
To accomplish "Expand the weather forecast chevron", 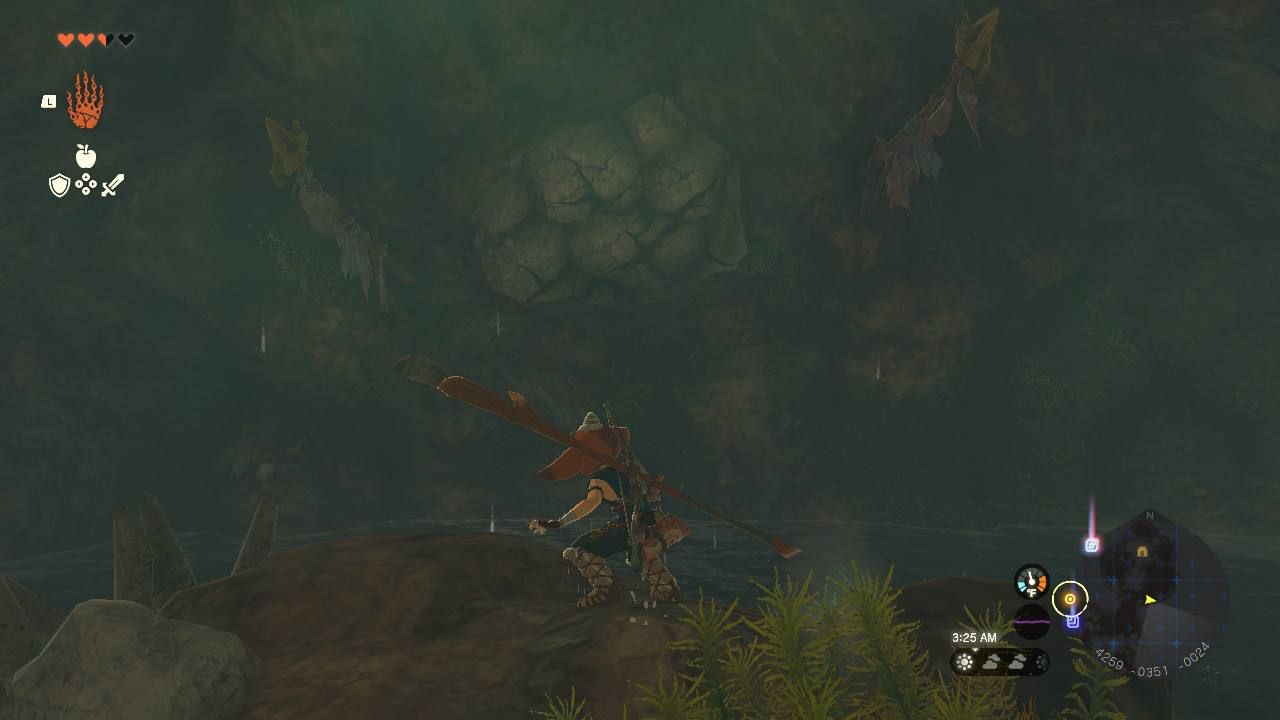I will coord(974,650).
